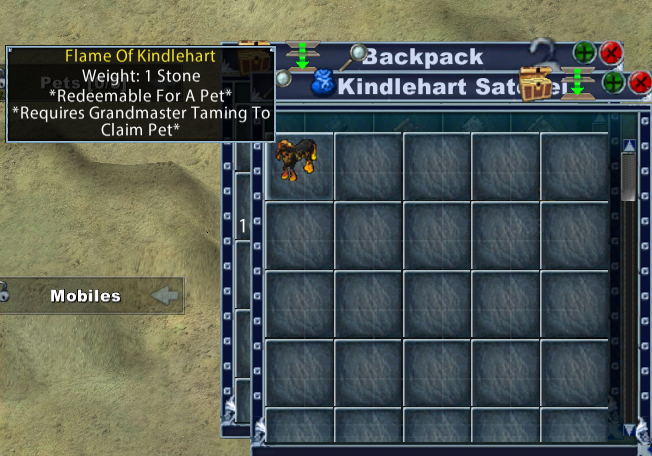Toggle the lock on the Mobiles bar
This screenshot has width=652, height=456.
4,293
